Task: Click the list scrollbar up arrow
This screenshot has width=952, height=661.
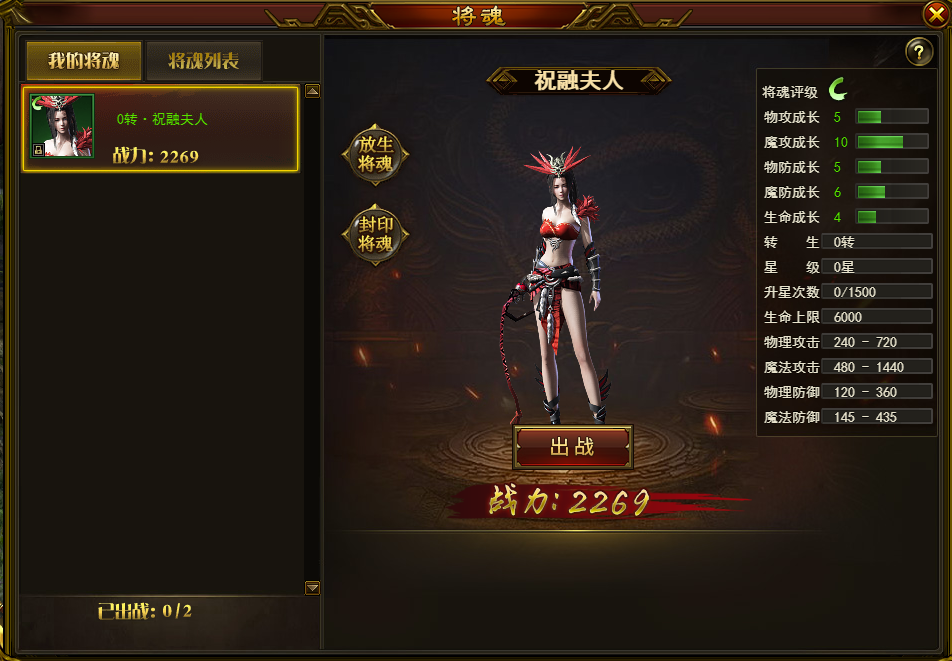Action: pos(312,91)
